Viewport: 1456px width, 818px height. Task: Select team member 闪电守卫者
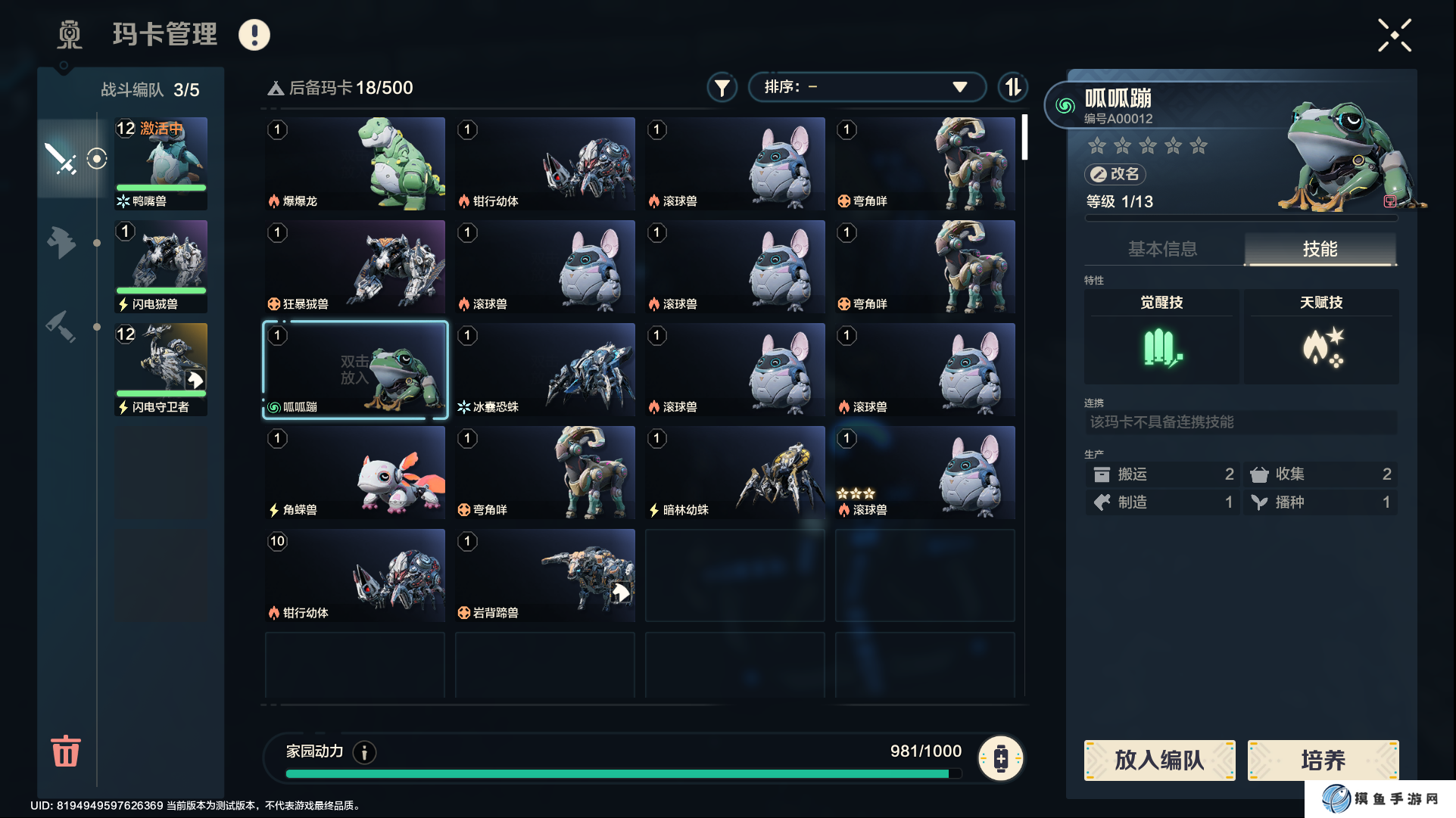[161, 369]
